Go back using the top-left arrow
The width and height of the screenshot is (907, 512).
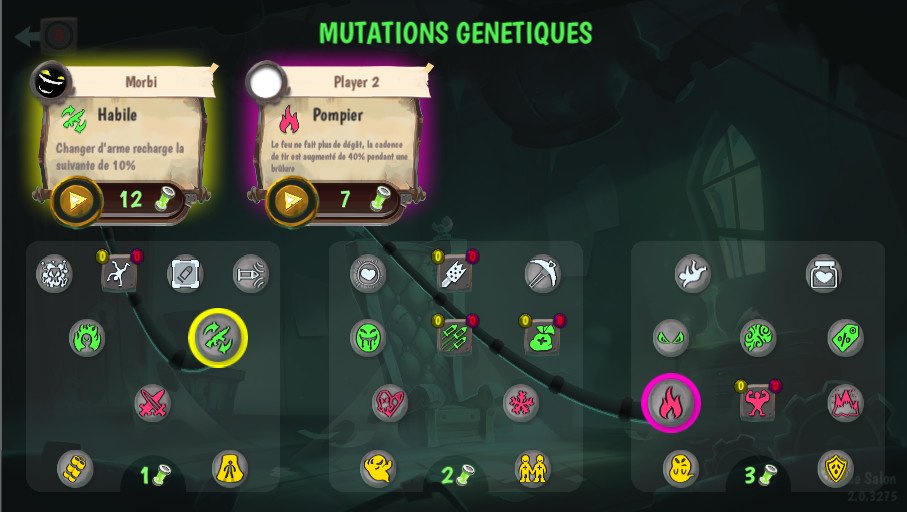(x=28, y=37)
